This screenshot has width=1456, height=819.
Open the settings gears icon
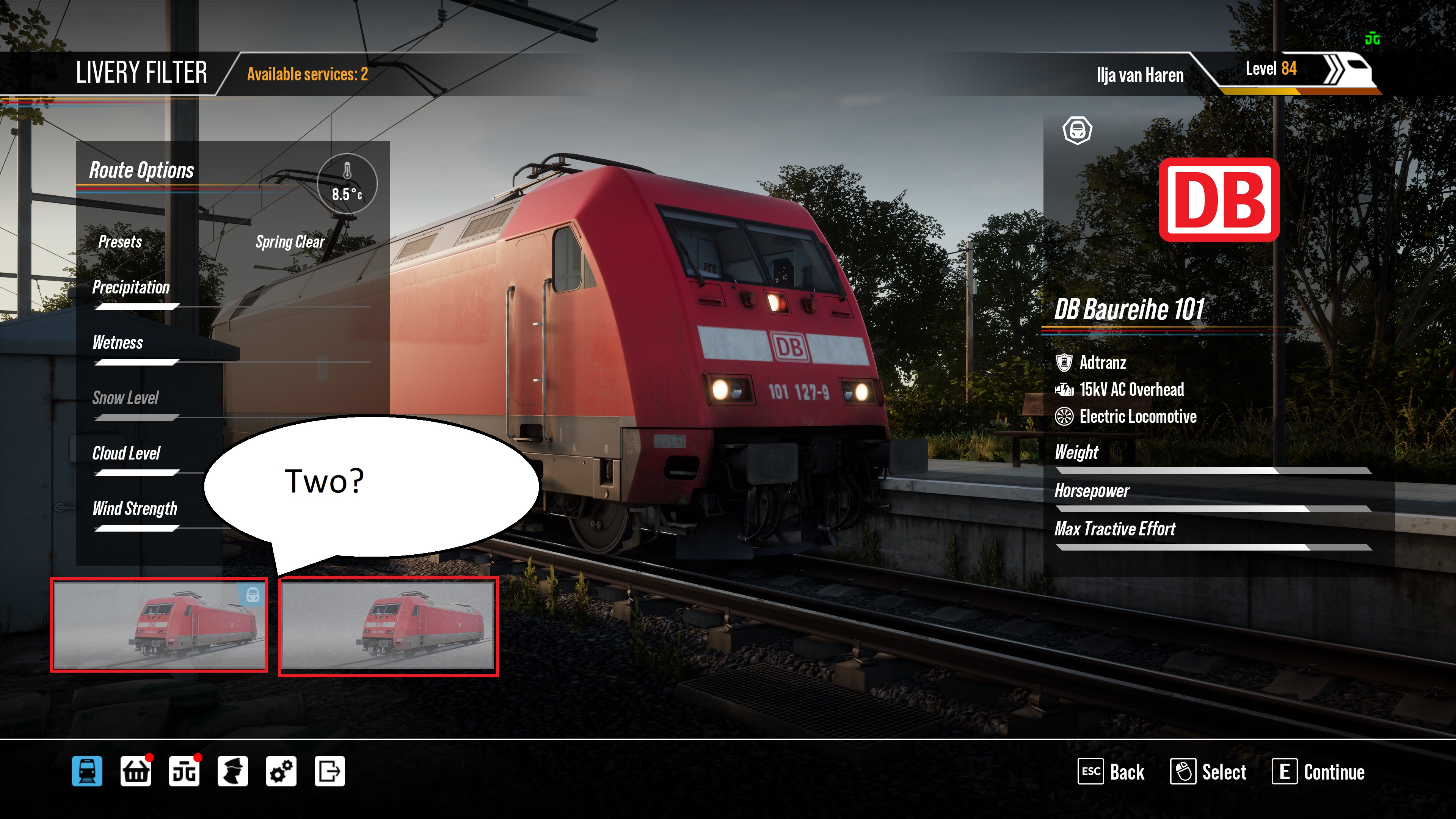click(x=281, y=771)
